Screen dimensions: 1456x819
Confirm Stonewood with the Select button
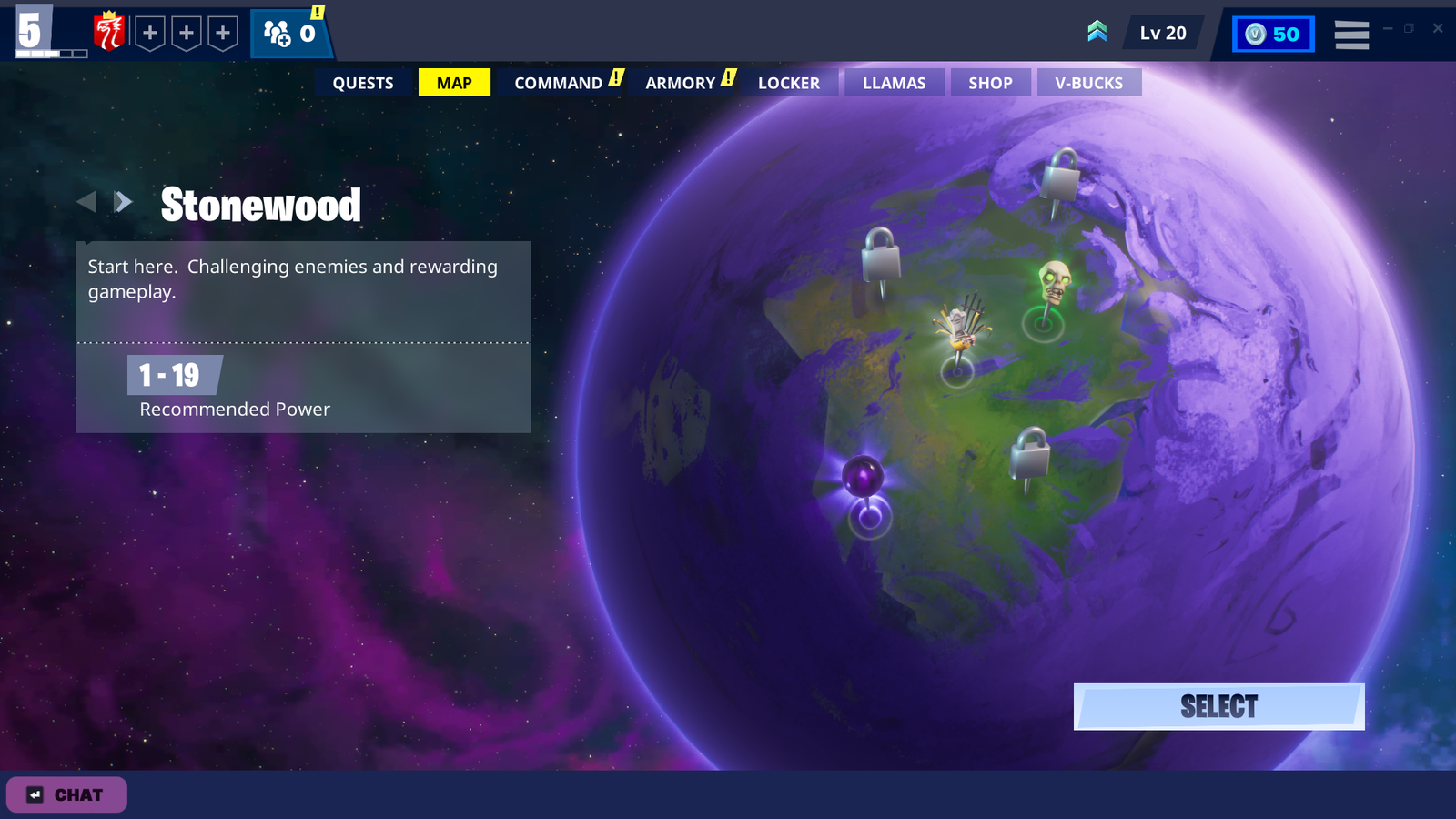[x=1218, y=707]
